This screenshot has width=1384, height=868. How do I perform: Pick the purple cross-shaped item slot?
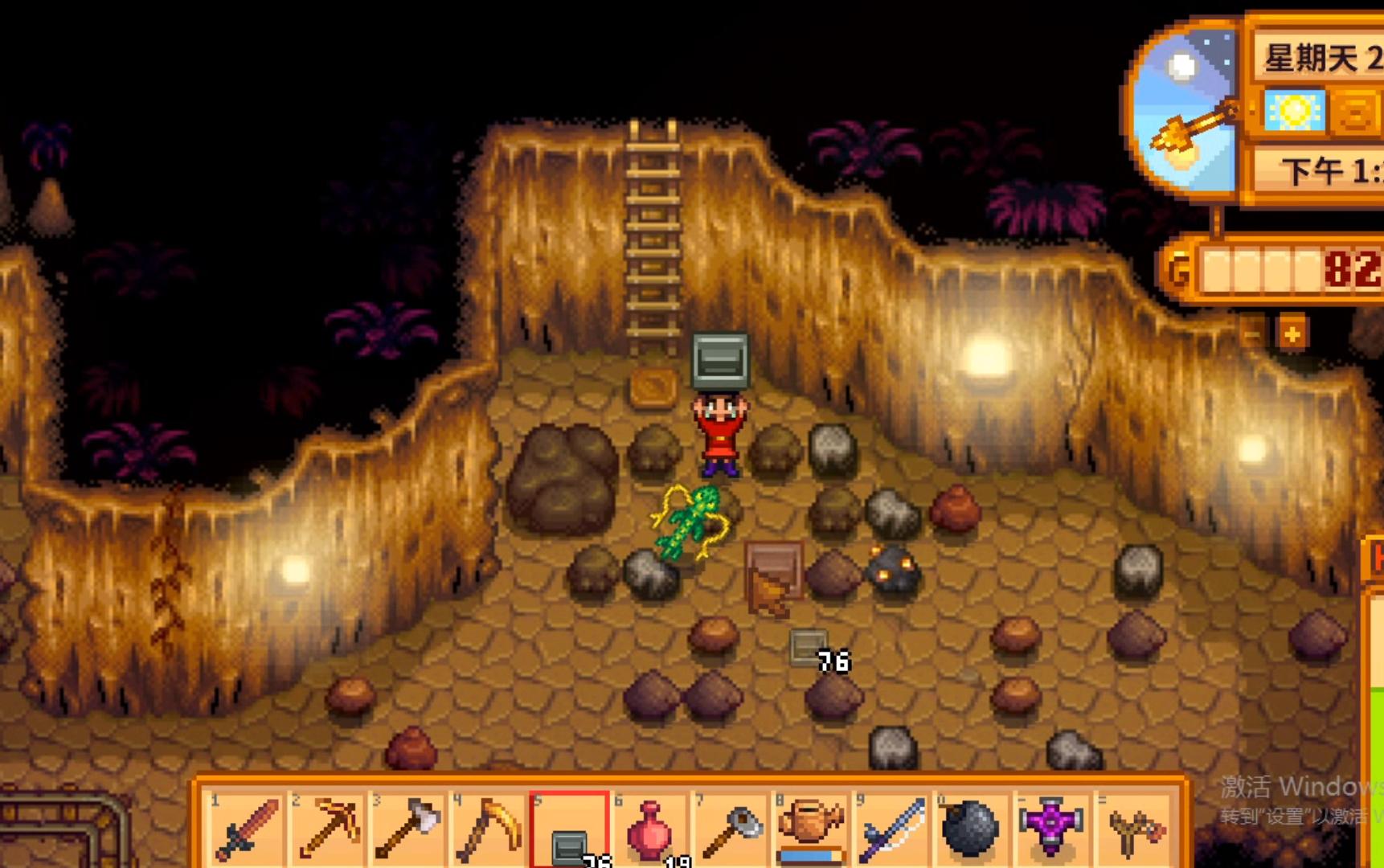1050,826
